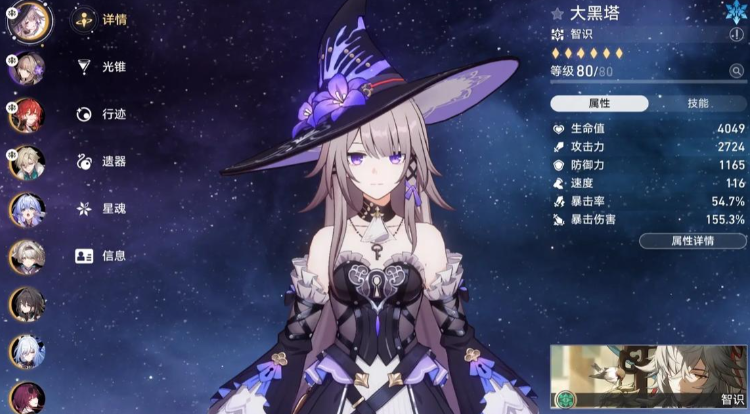Open the 智识 preview thumbnail
Viewport: 750px width, 414px height.
(x=648, y=379)
